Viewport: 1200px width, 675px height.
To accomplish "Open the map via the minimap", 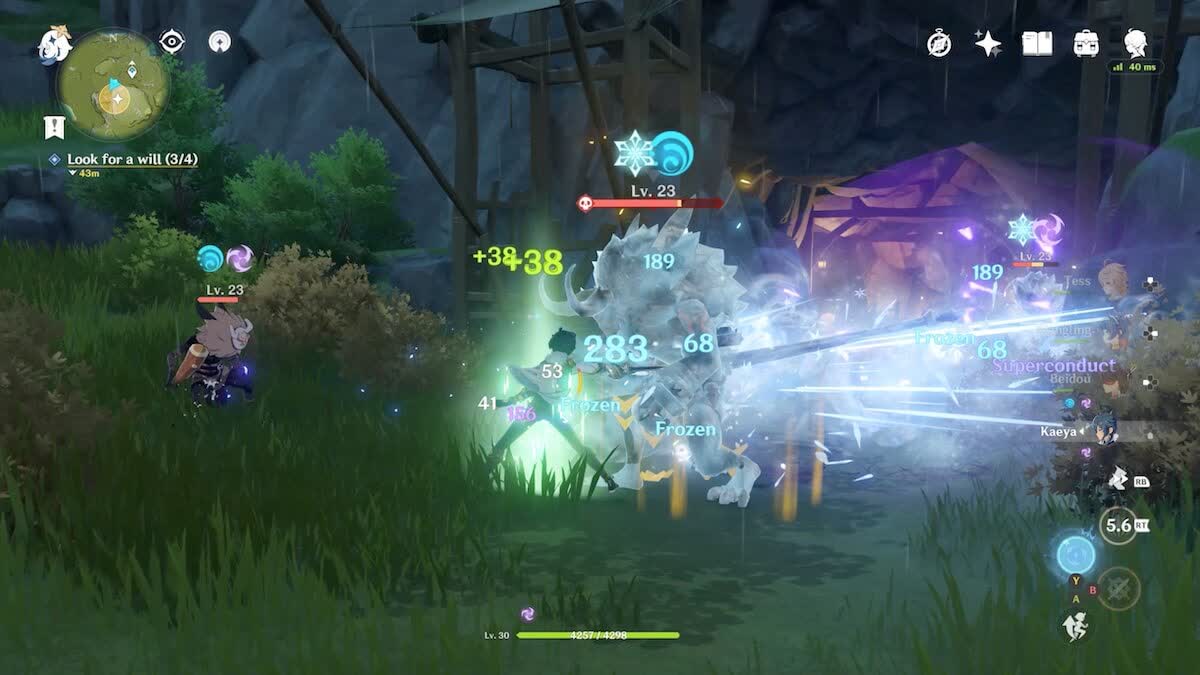I will (x=113, y=85).
